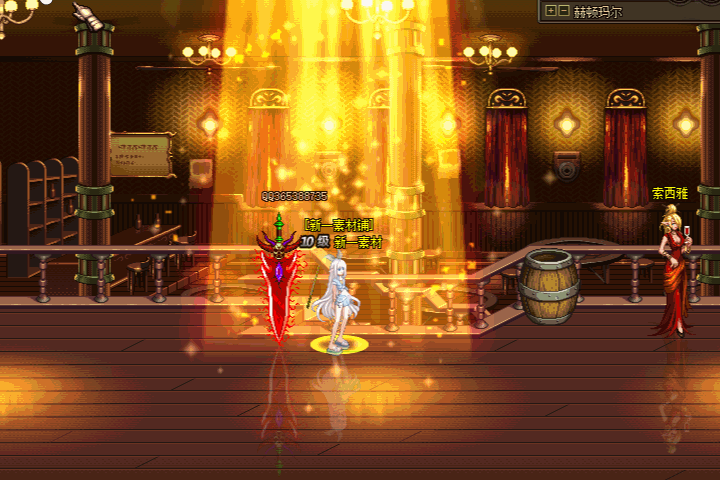Click the minus button beside 赫顿玛尔

coord(564,11)
